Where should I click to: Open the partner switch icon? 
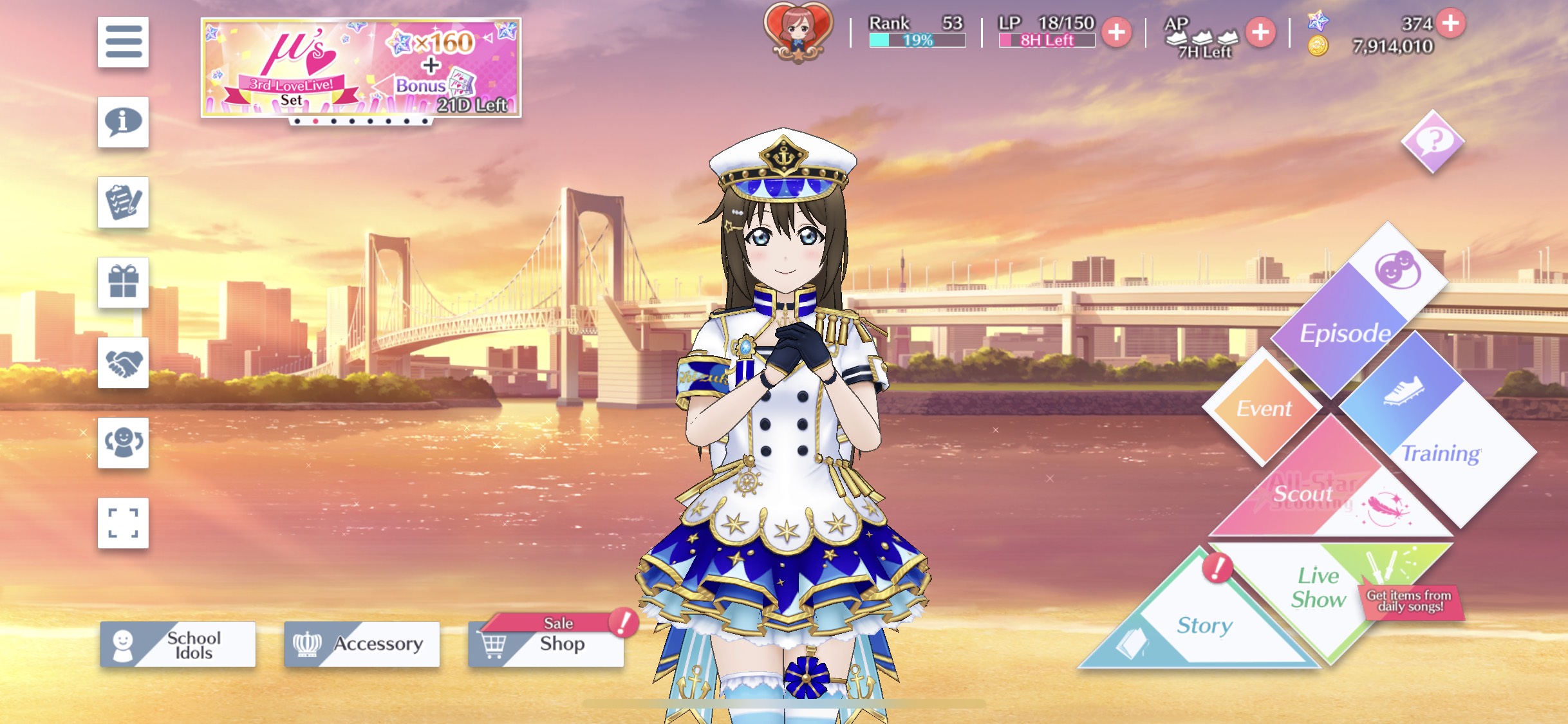click(x=123, y=443)
